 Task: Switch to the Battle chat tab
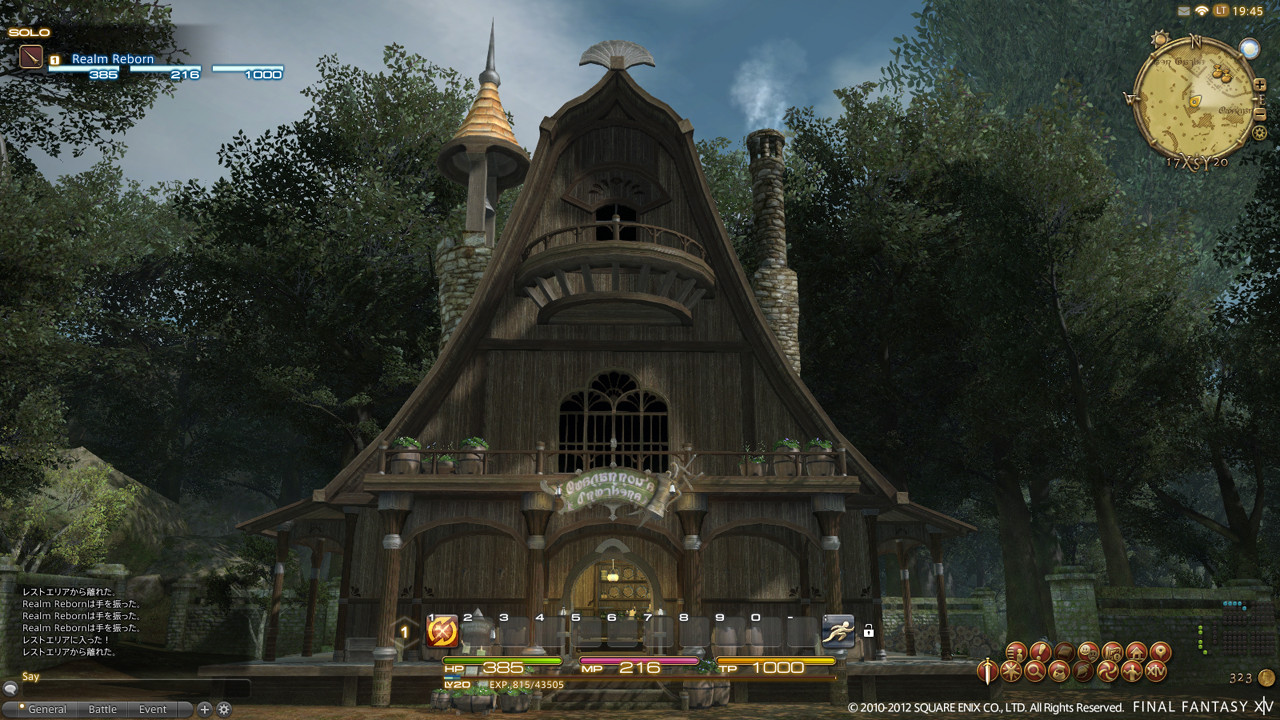pyautogui.click(x=103, y=709)
